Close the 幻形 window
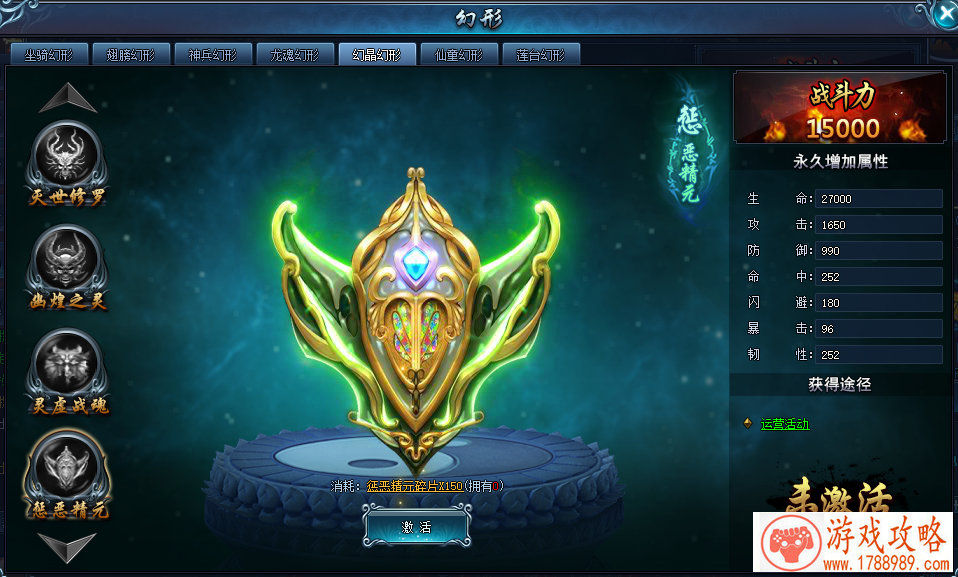This screenshot has height=577, width=958. [x=944, y=13]
